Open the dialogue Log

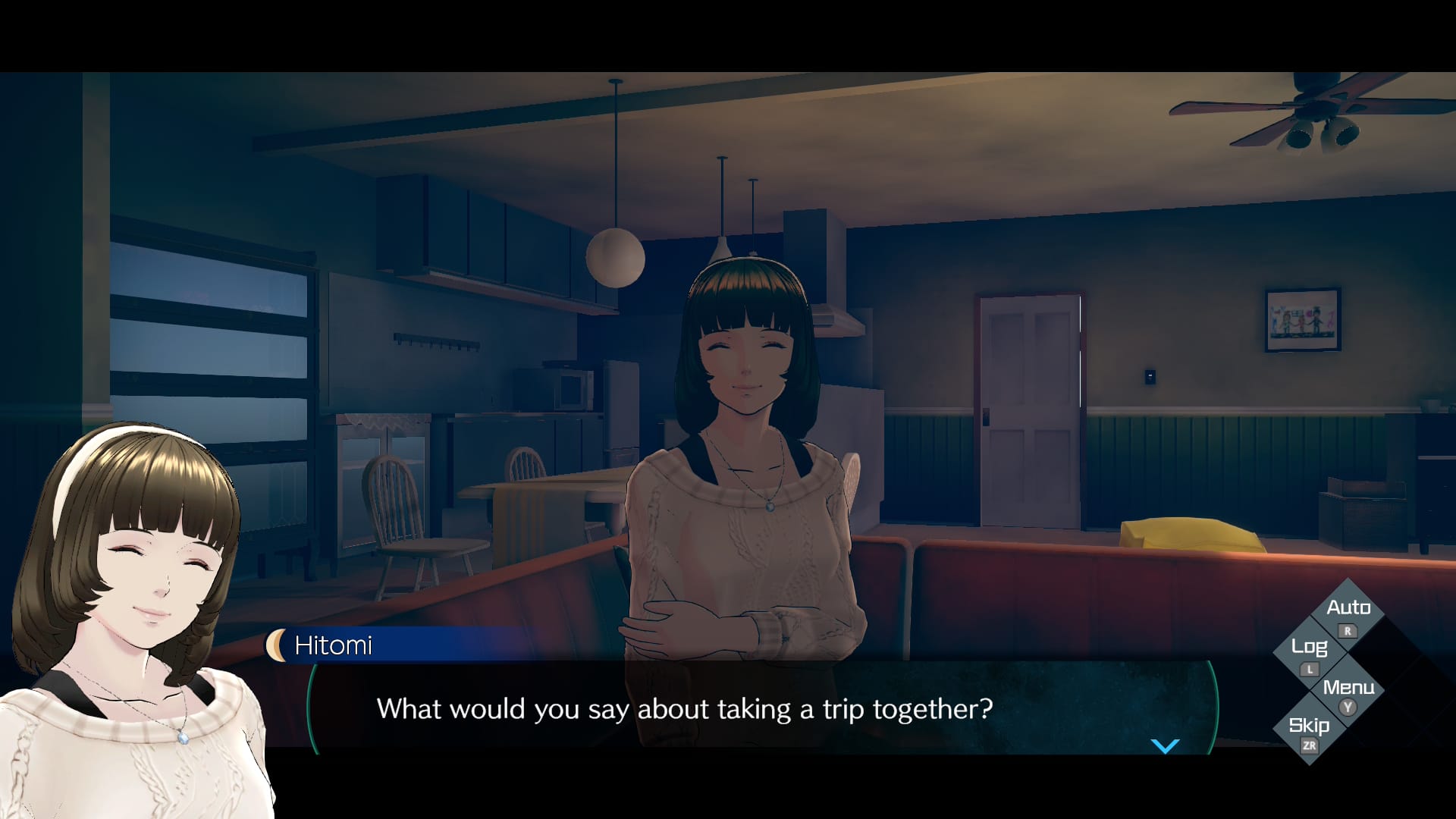(1310, 651)
